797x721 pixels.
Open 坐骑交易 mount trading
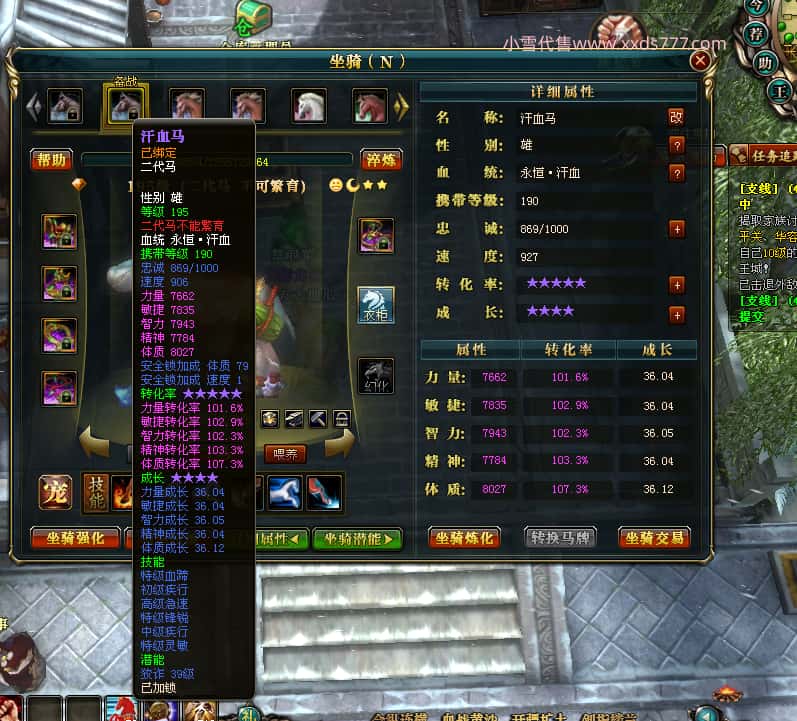tap(654, 538)
